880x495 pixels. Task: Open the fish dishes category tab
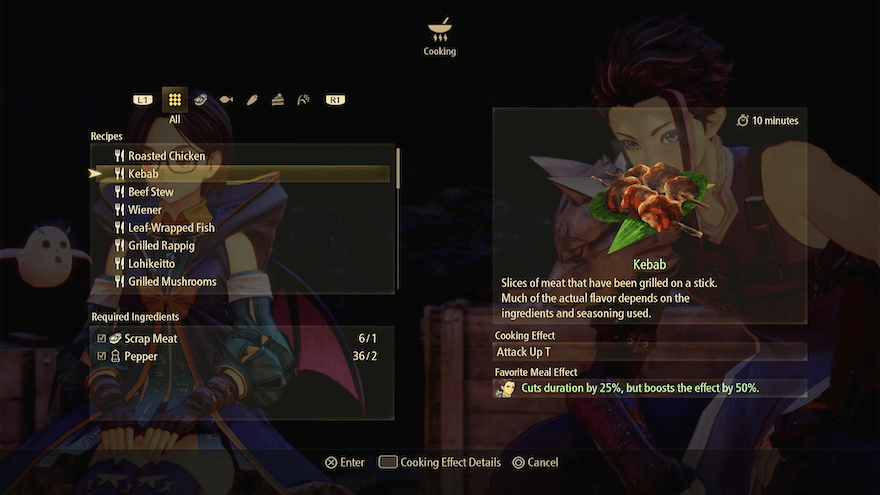[x=226, y=100]
